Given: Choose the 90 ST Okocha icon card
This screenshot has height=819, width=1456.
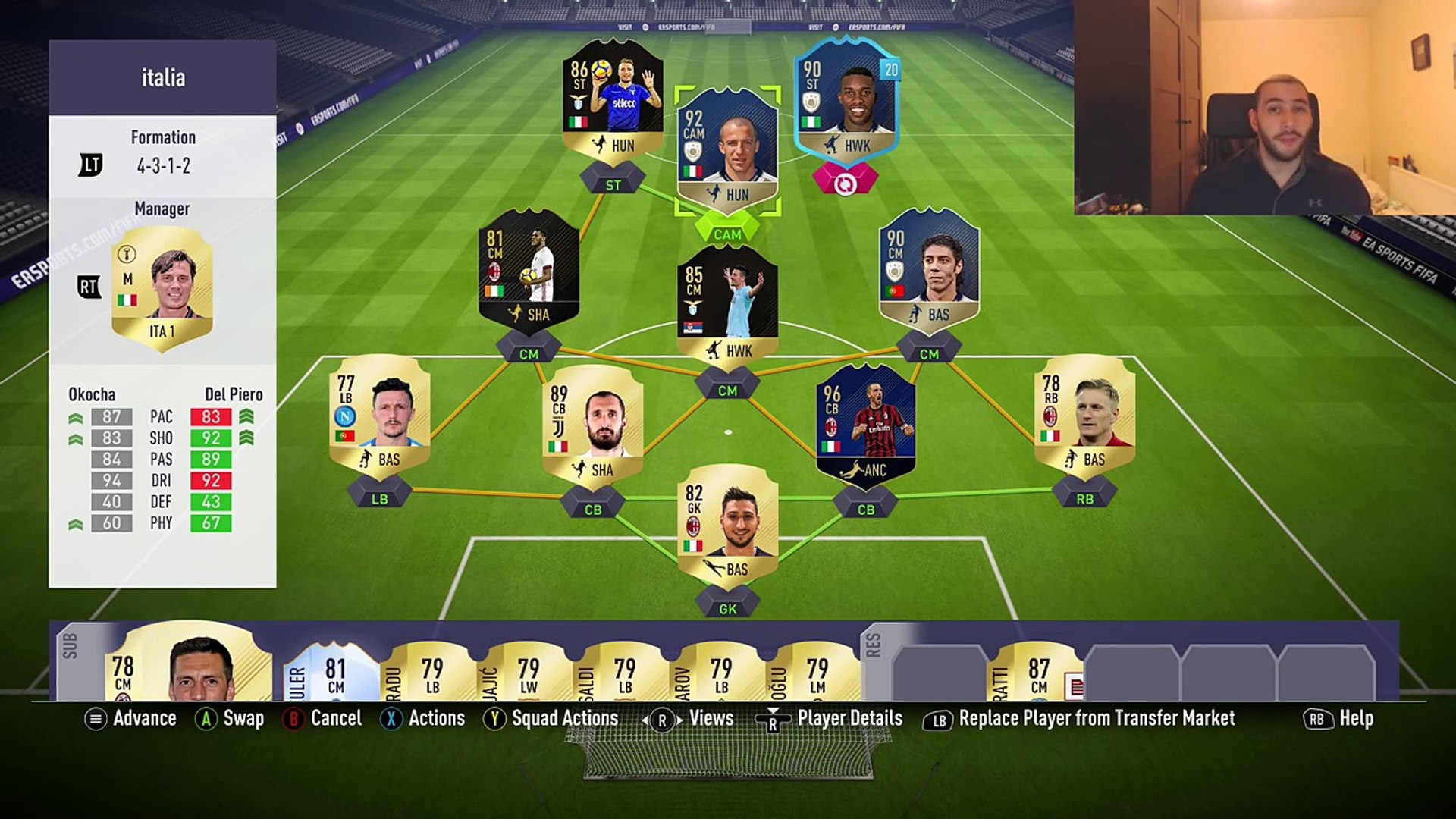Looking at the screenshot, I should point(846,100).
